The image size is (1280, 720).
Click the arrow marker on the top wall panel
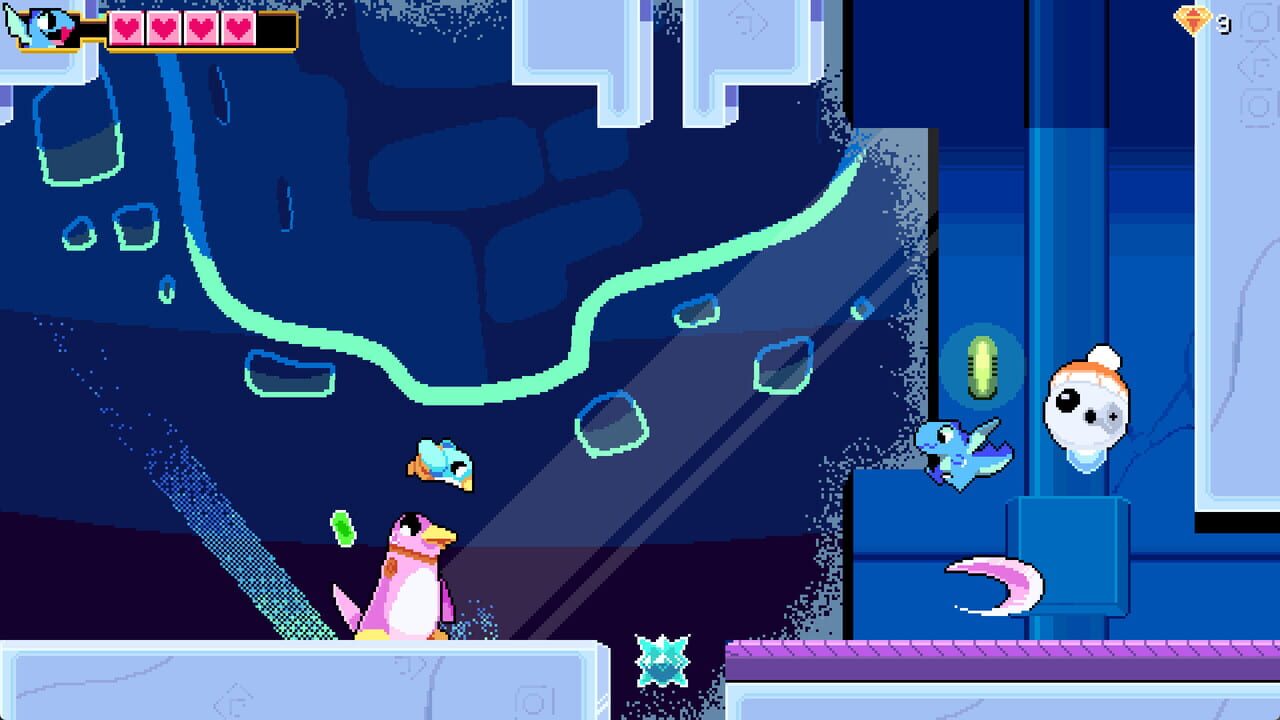pos(747,21)
